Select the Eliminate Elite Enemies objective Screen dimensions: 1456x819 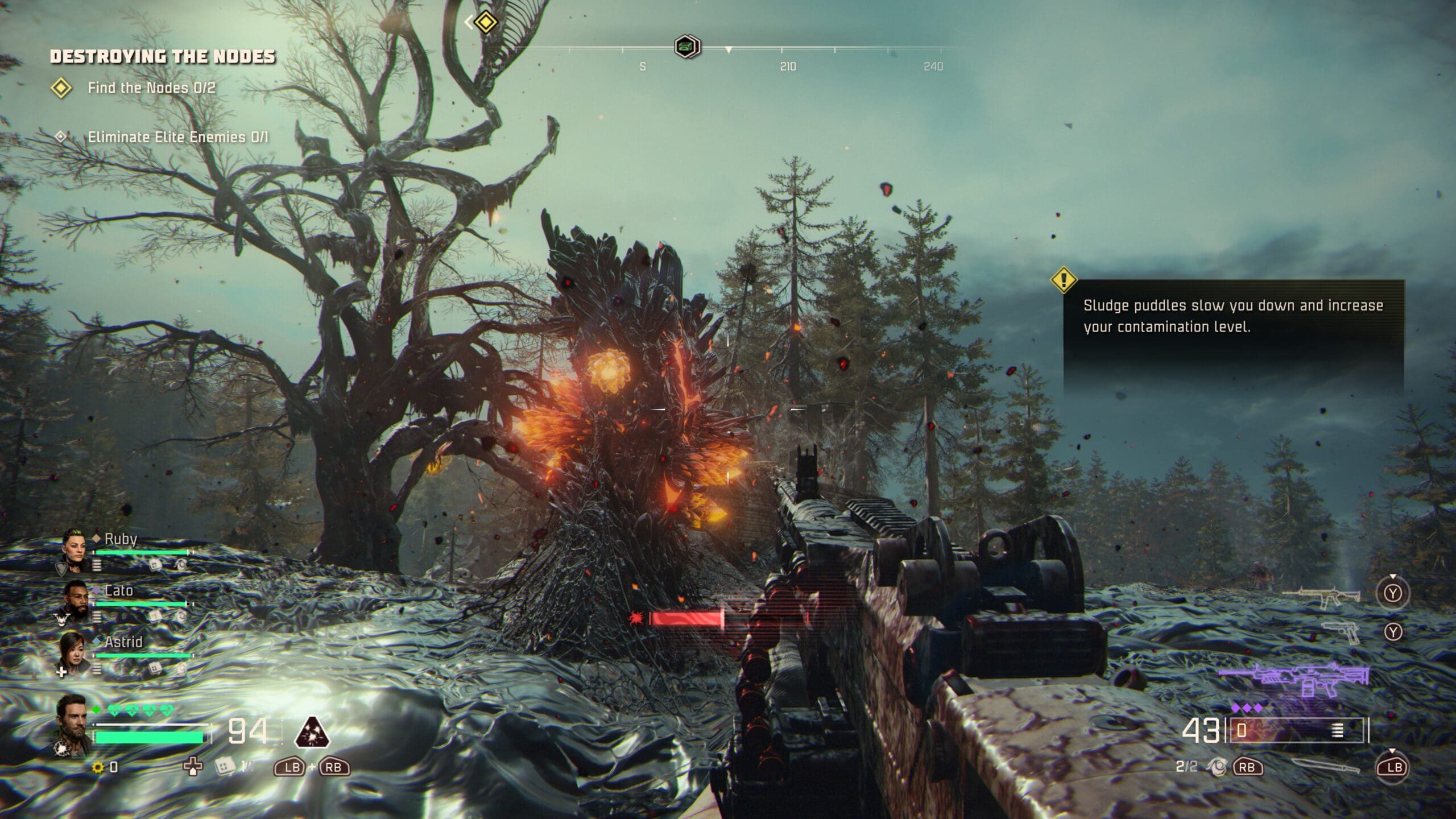(177, 137)
